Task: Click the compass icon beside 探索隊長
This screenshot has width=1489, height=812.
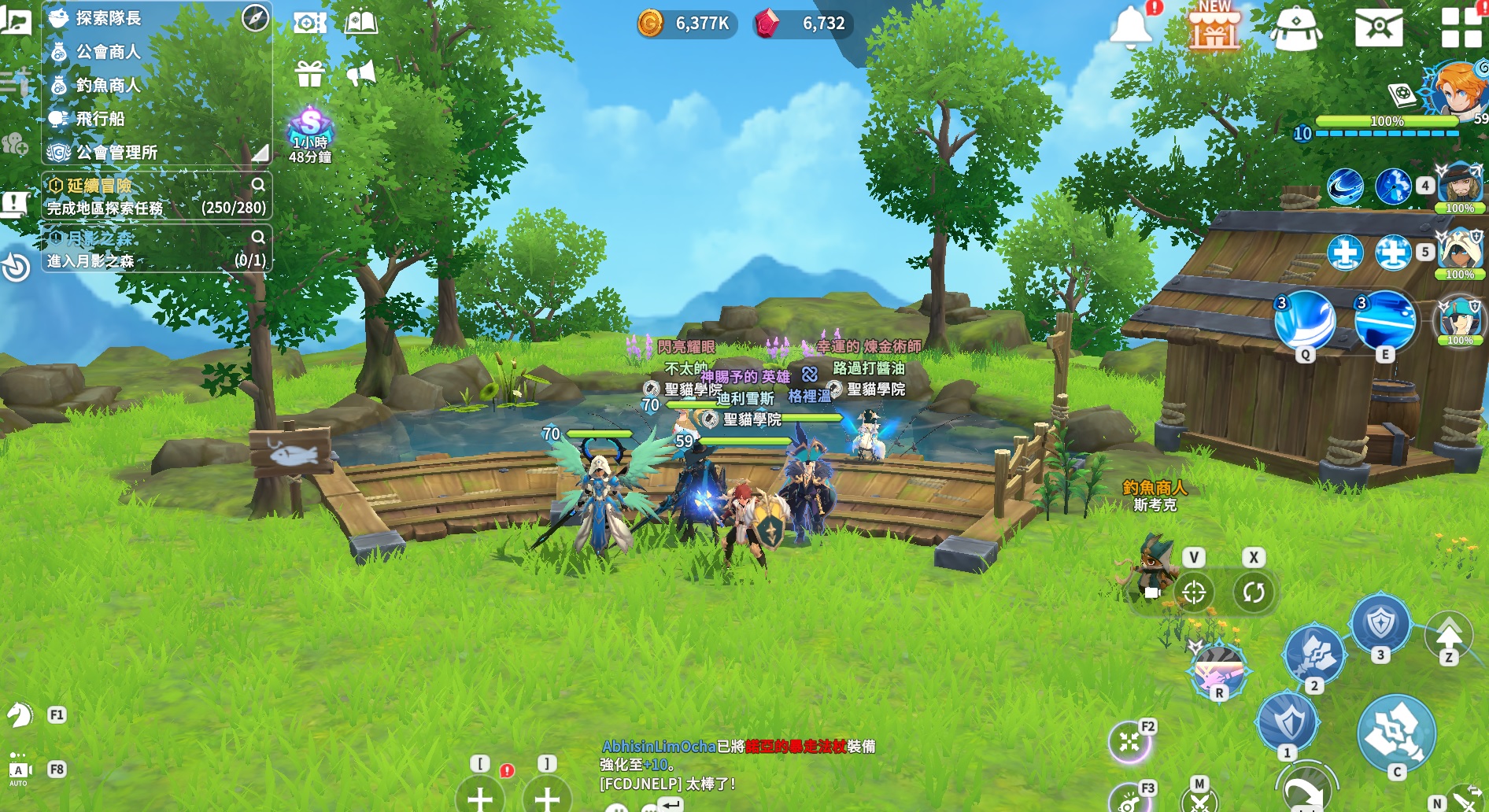Action: click(255, 17)
